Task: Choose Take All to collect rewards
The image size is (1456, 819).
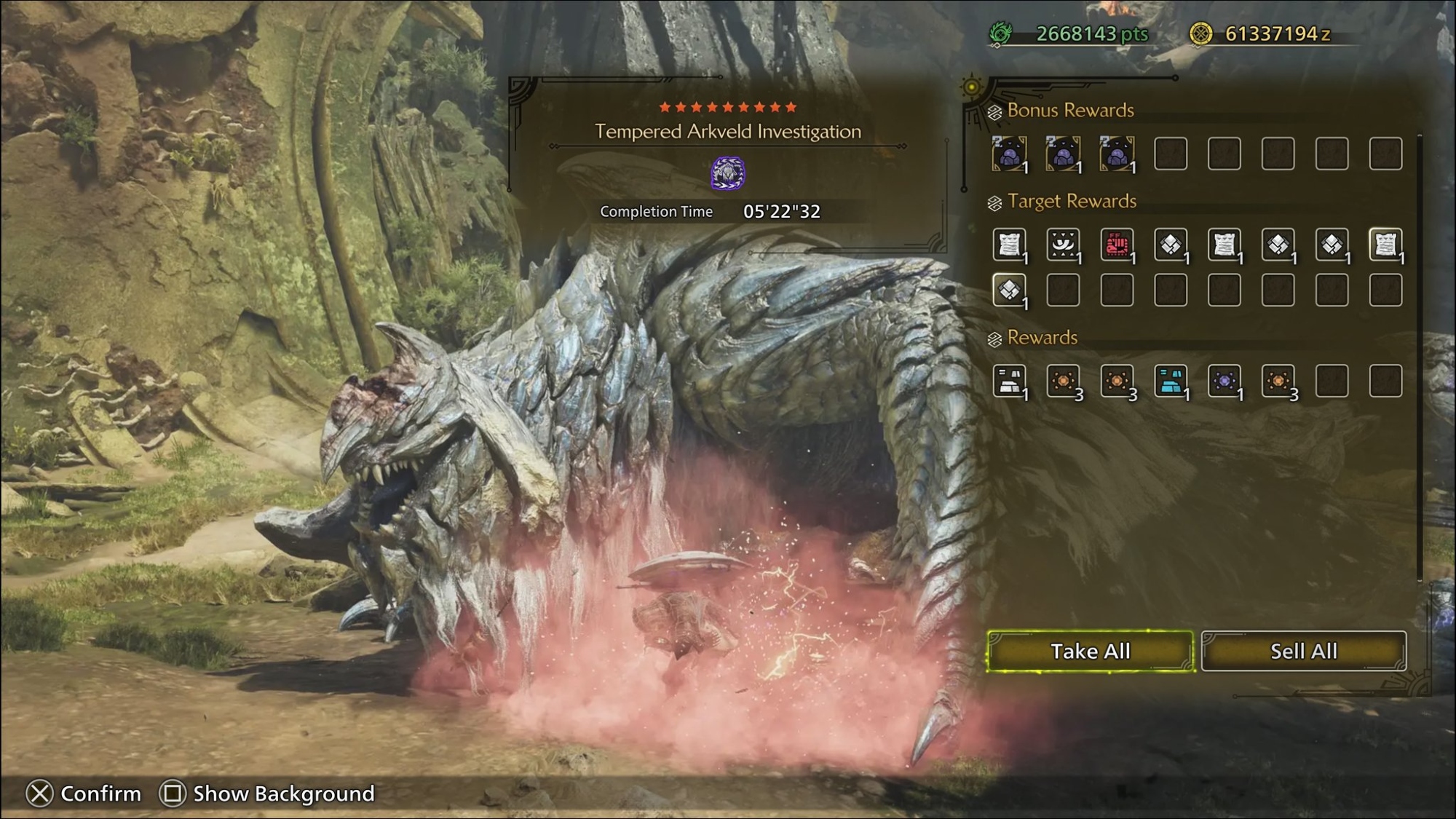Action: (x=1090, y=651)
